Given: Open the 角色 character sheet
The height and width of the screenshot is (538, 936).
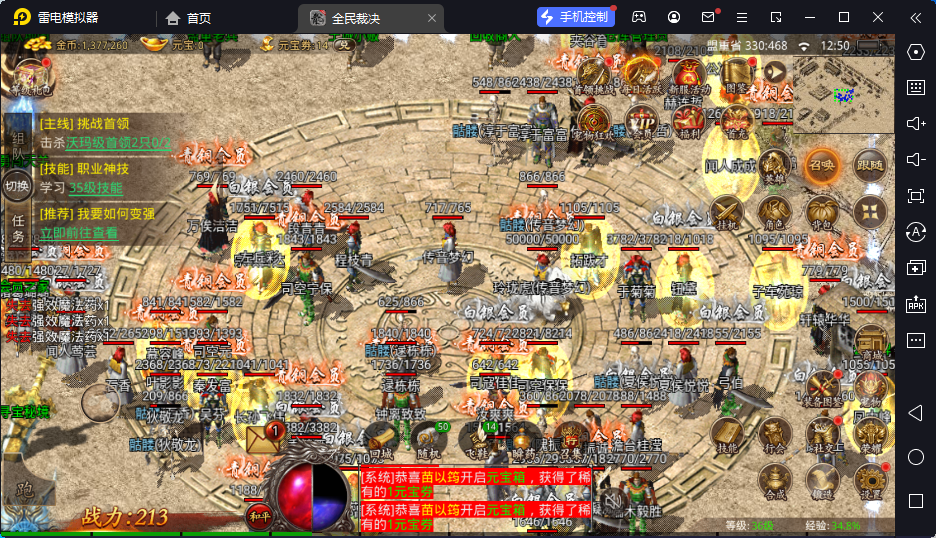Looking at the screenshot, I should click(x=774, y=211).
